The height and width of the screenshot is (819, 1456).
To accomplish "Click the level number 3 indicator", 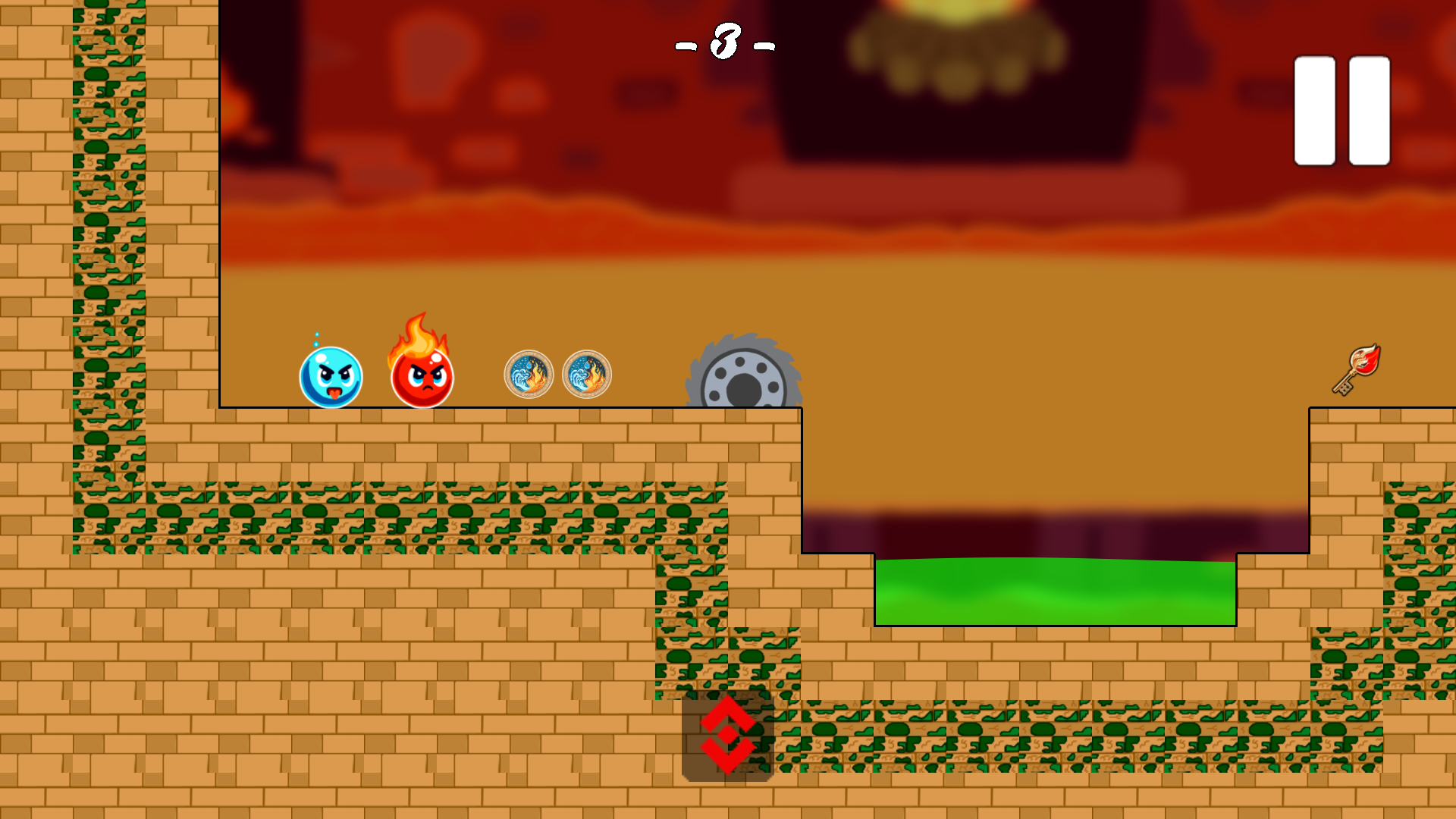I will (726, 43).
